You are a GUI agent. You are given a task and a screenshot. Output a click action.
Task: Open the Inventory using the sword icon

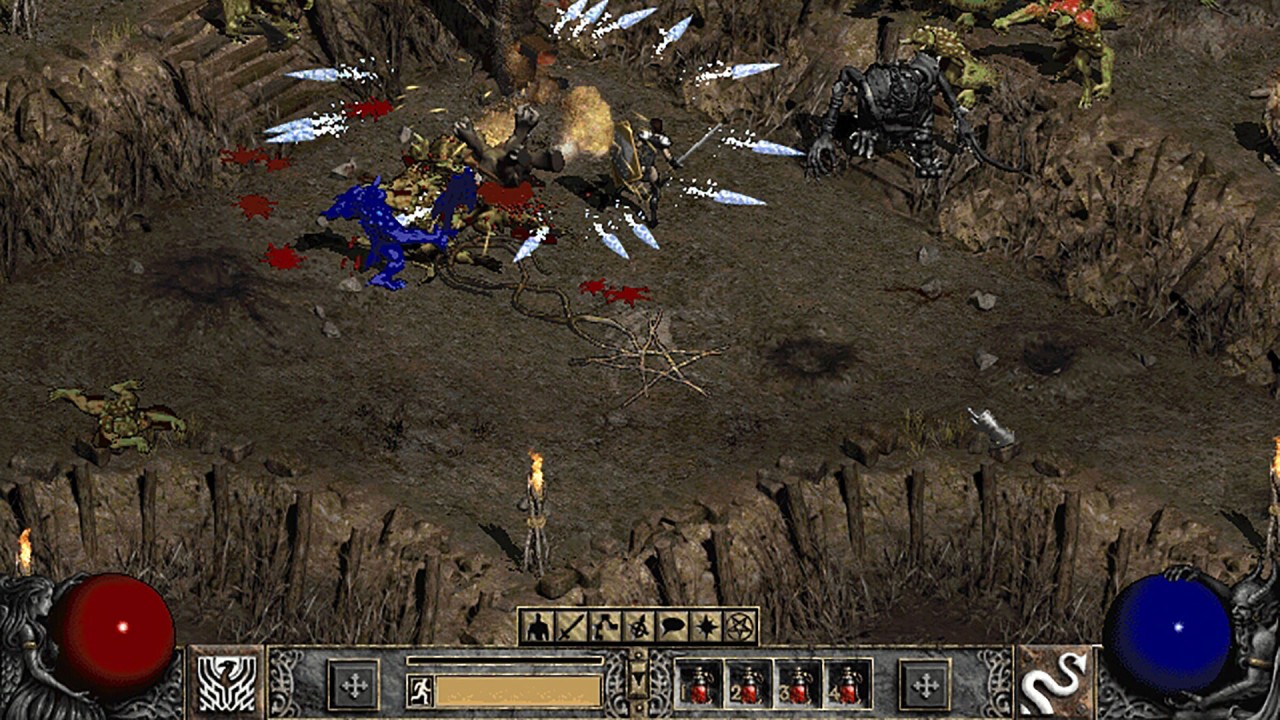tap(571, 625)
